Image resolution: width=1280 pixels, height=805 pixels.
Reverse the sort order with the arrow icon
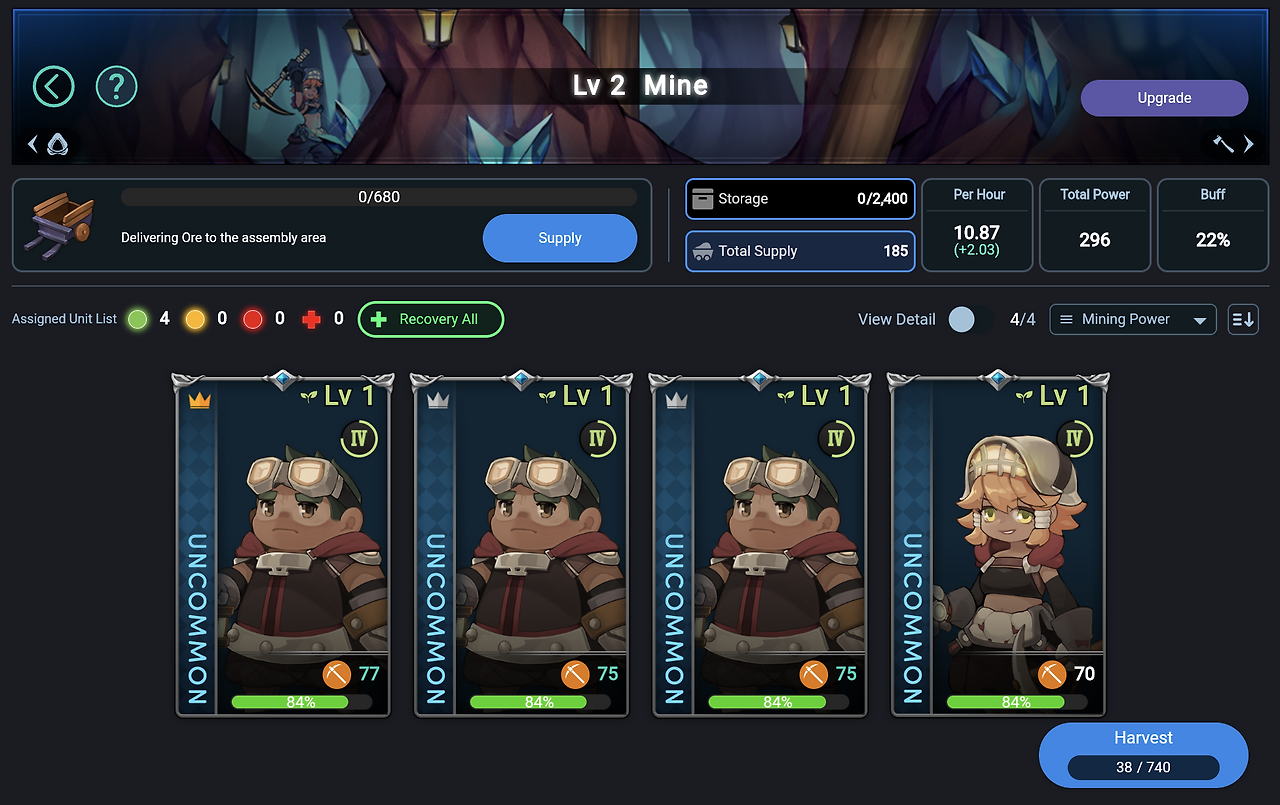click(x=1243, y=319)
